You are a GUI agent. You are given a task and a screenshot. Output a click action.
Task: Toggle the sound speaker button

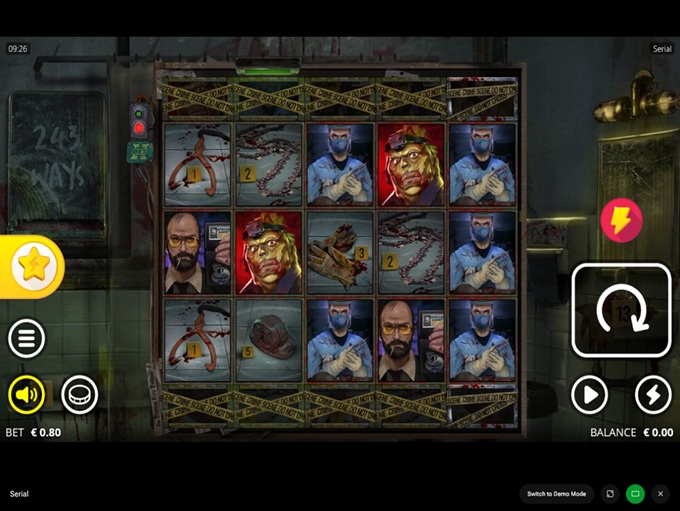(27, 395)
